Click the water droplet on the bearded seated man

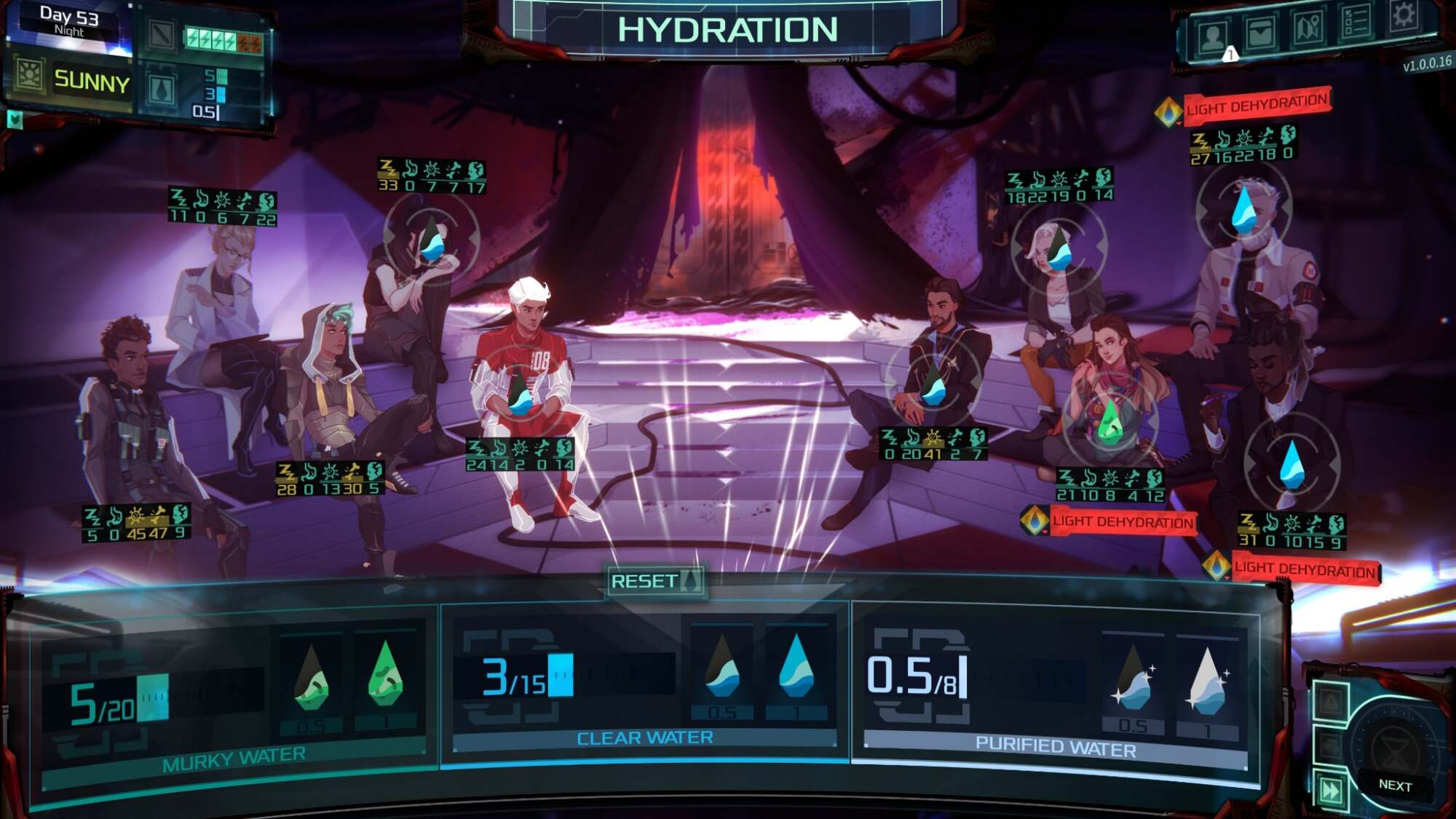tap(933, 385)
